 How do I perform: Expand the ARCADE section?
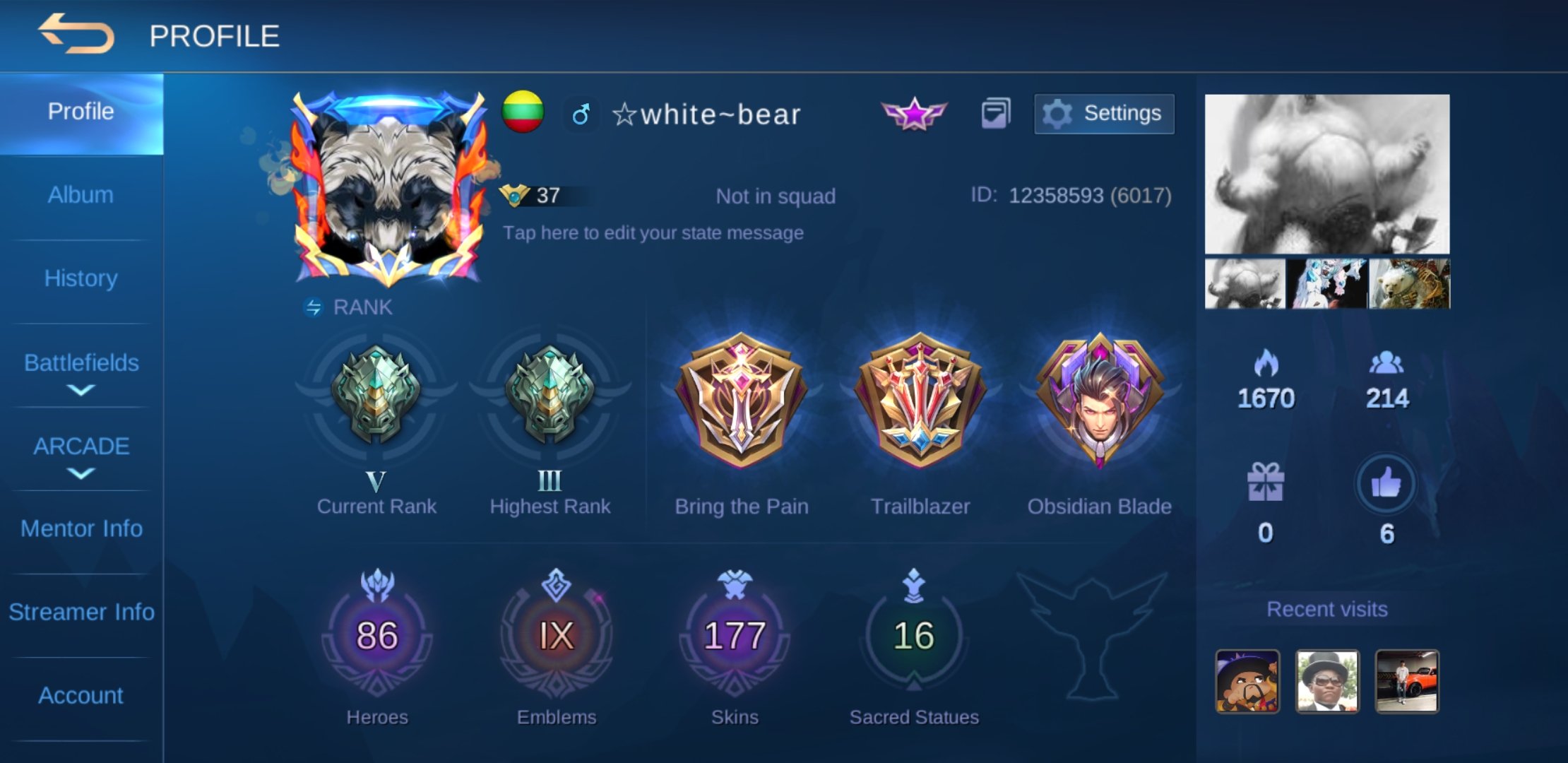[x=81, y=454]
